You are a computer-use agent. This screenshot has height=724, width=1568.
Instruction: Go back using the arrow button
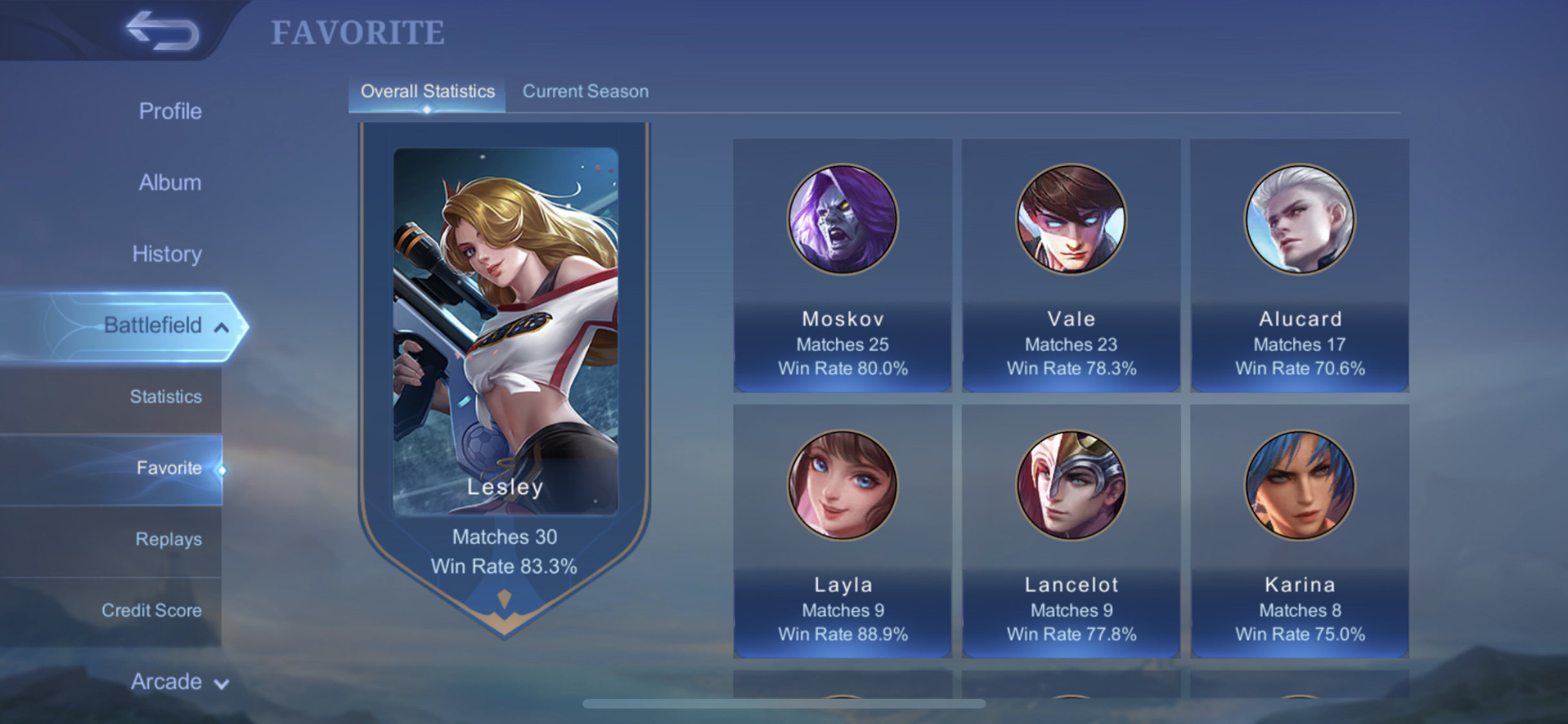[x=163, y=31]
